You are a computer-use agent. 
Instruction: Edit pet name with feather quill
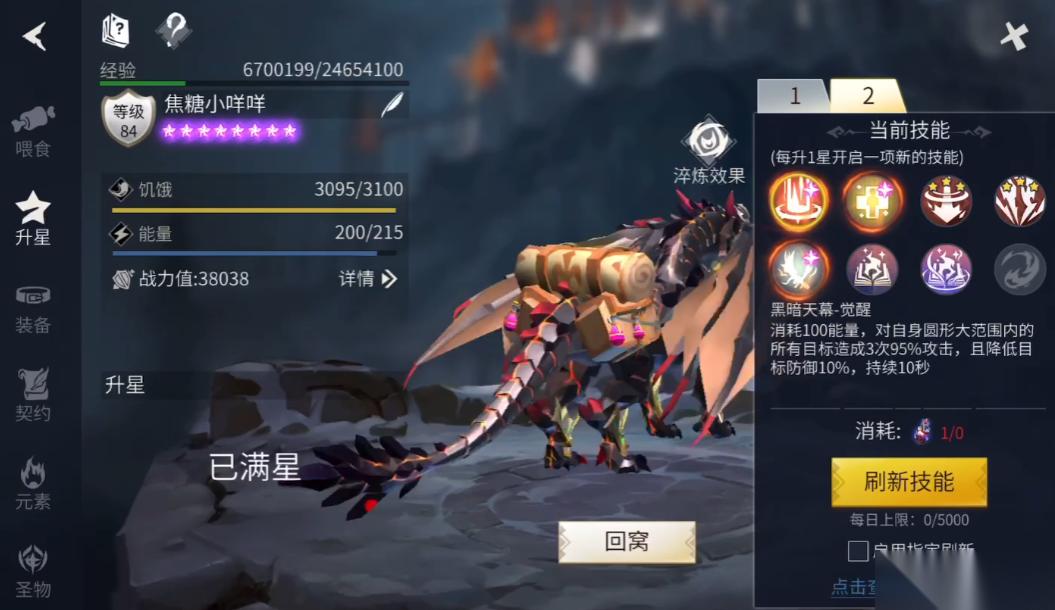[x=392, y=105]
